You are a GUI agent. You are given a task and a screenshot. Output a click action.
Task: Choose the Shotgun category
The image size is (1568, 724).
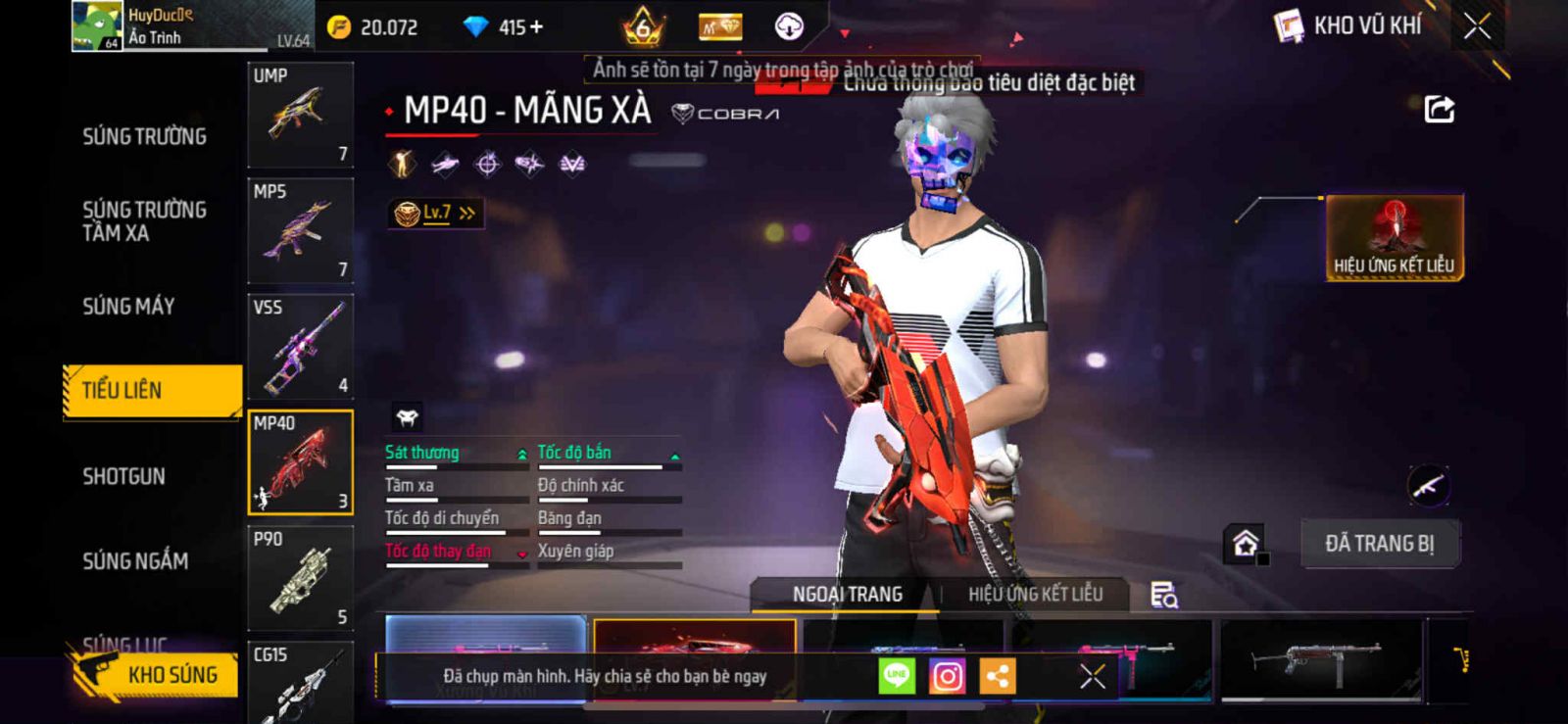click(x=123, y=476)
